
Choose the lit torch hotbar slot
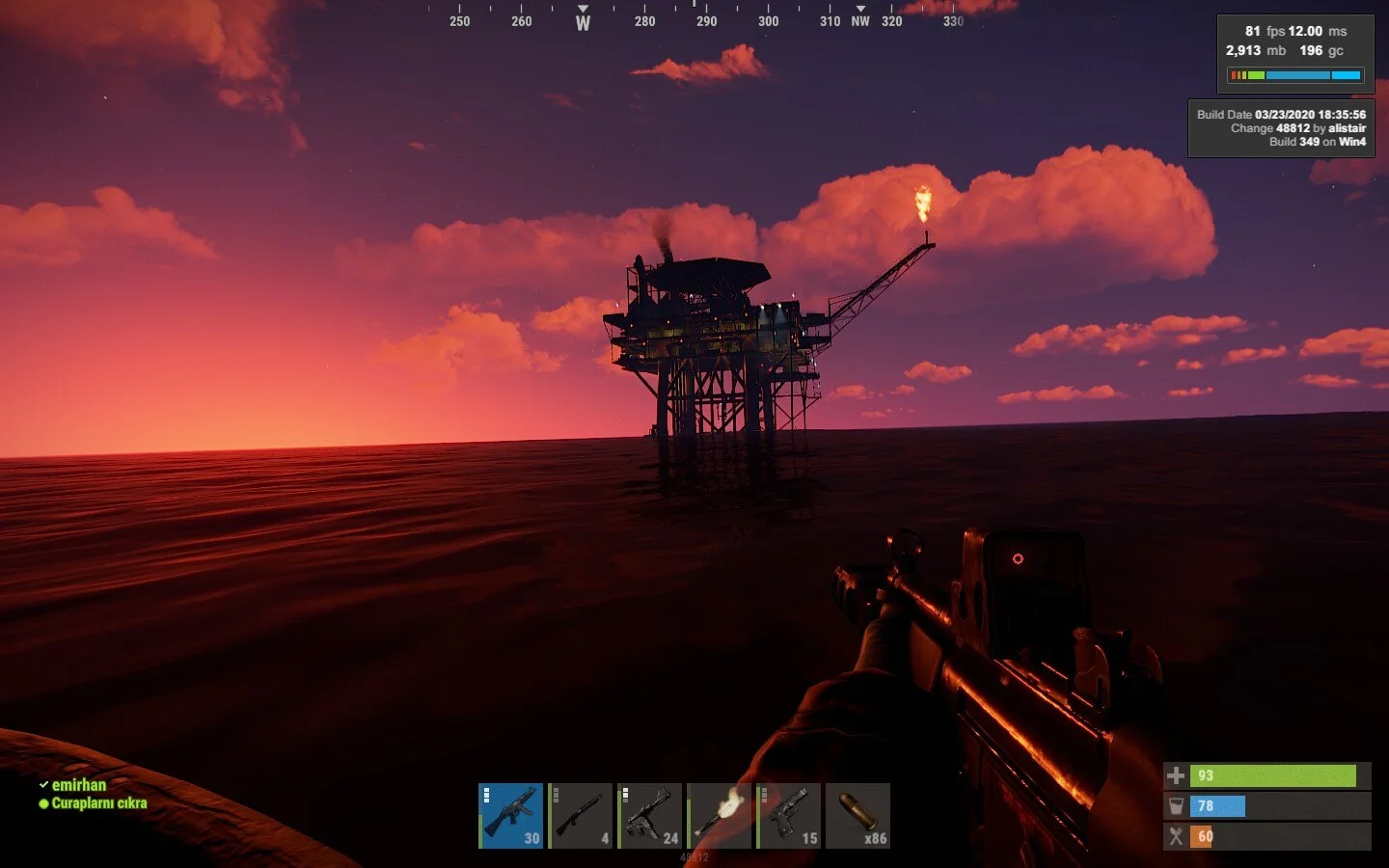coord(720,816)
